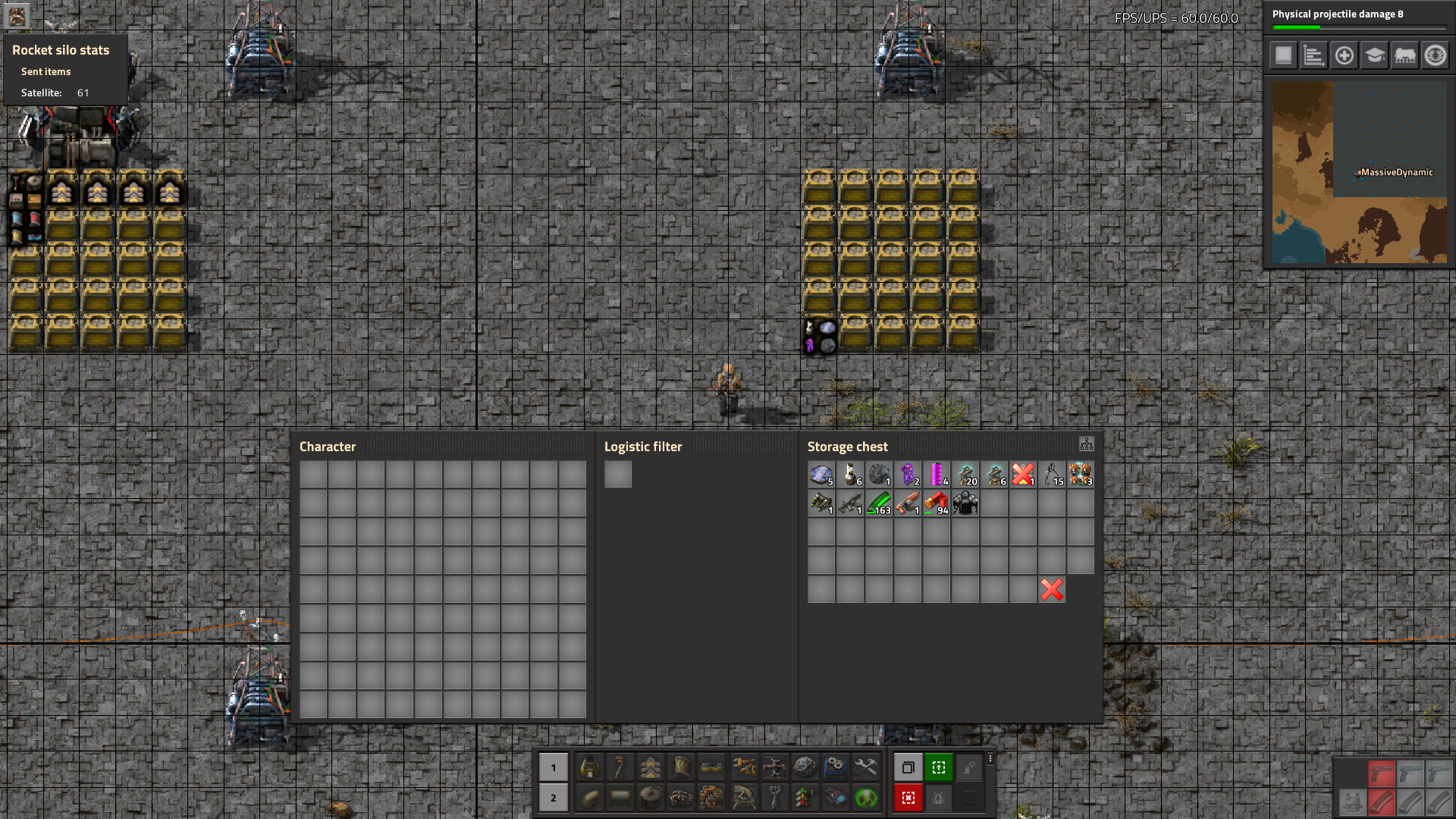Open the train overview

tap(1405, 55)
